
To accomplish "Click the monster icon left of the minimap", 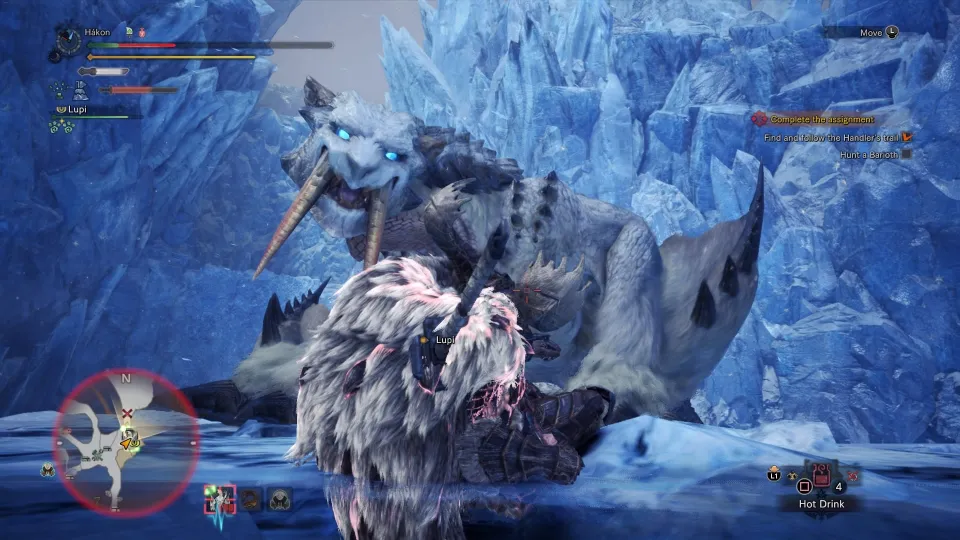I will (47, 470).
